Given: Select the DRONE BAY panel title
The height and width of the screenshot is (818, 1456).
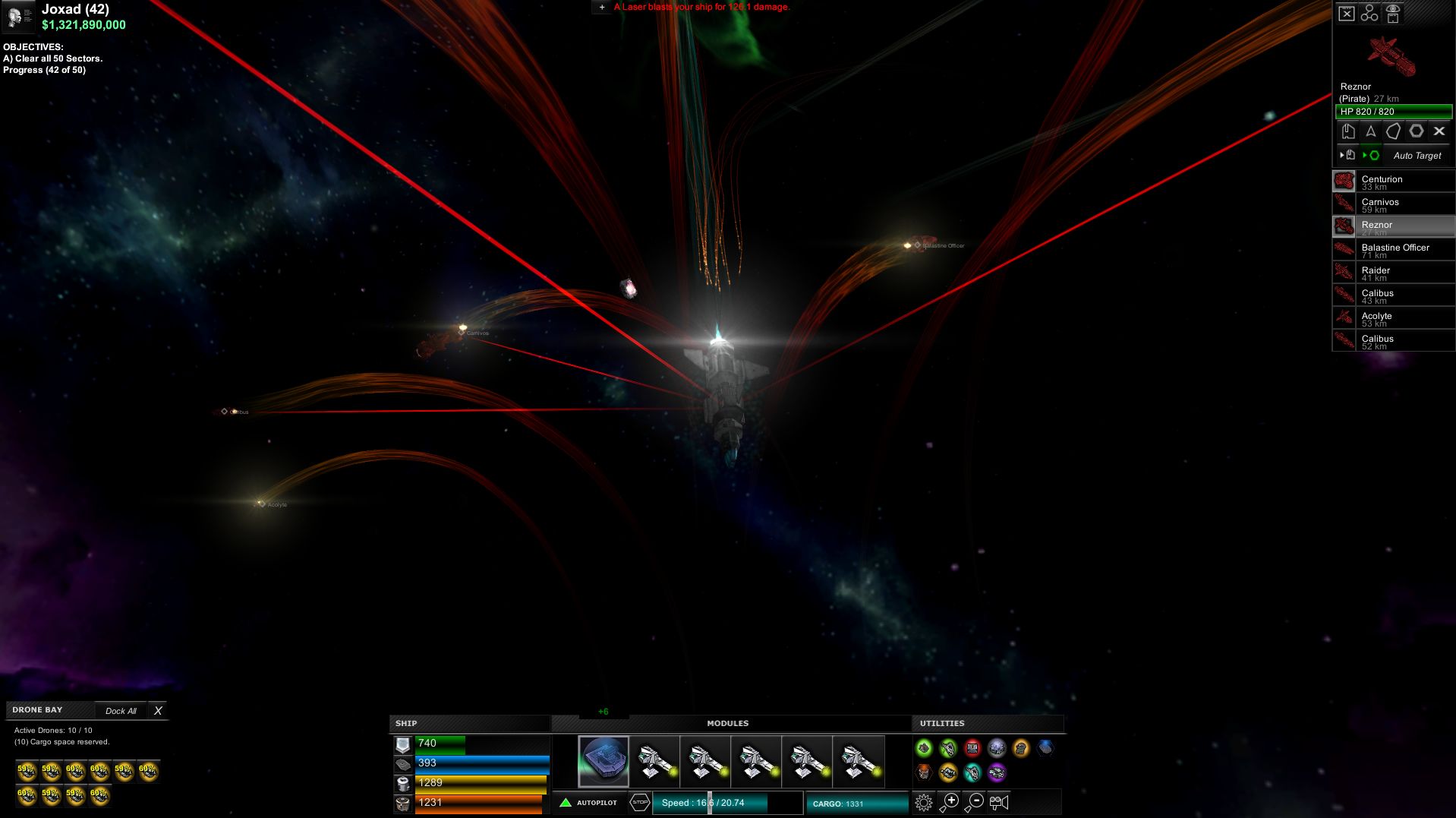Looking at the screenshot, I should pyautogui.click(x=36, y=709).
